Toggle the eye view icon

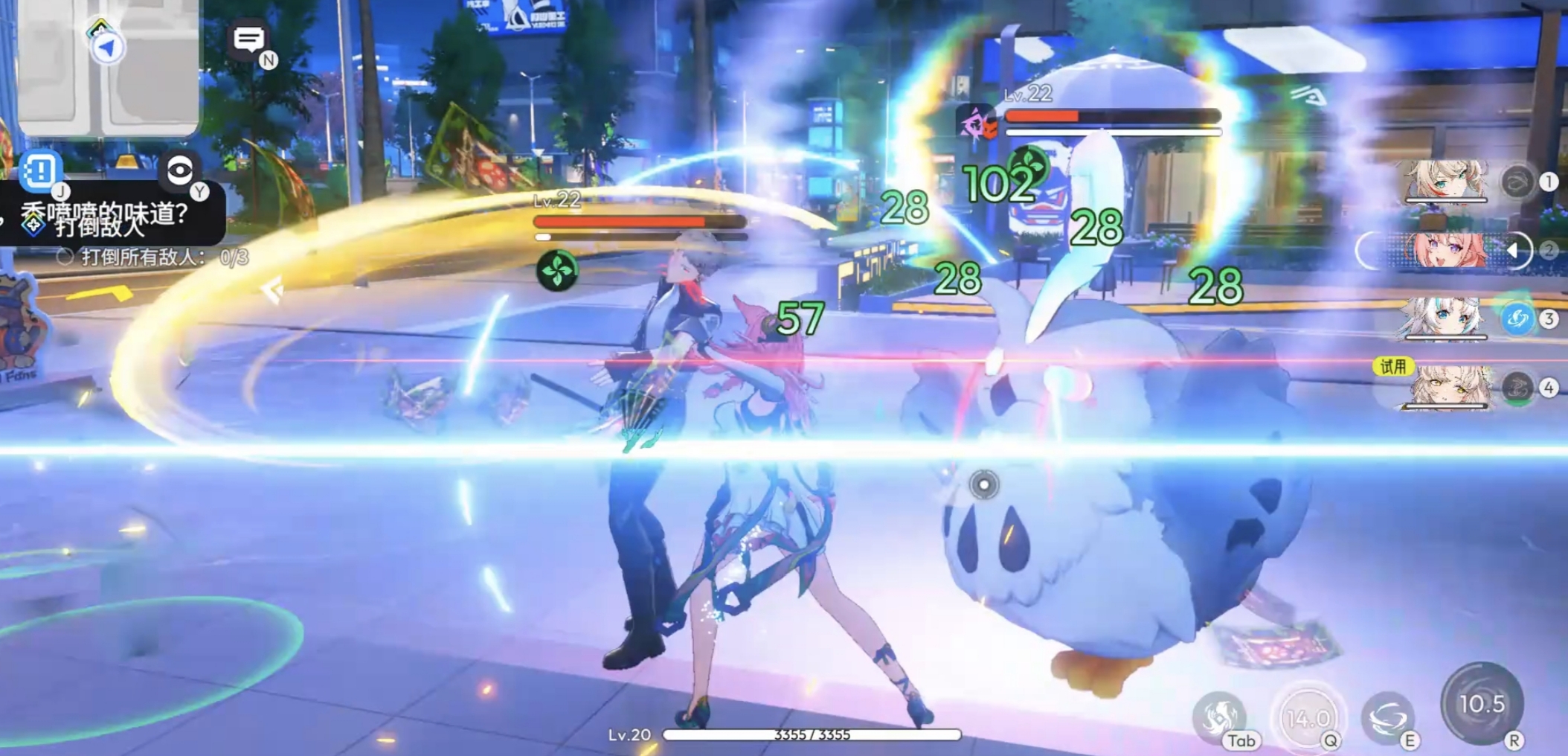click(x=179, y=171)
